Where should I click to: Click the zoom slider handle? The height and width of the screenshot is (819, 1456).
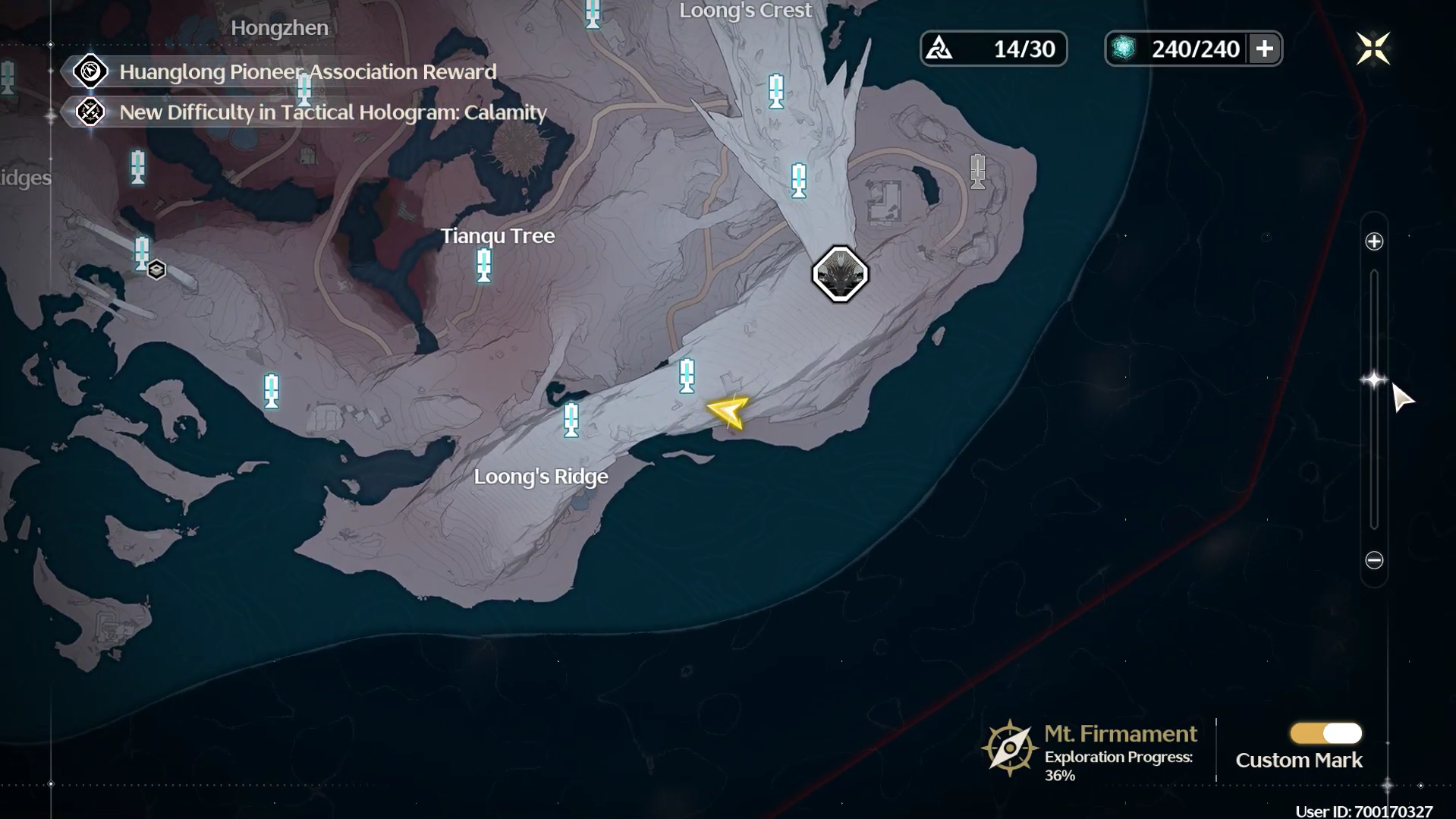(x=1373, y=380)
